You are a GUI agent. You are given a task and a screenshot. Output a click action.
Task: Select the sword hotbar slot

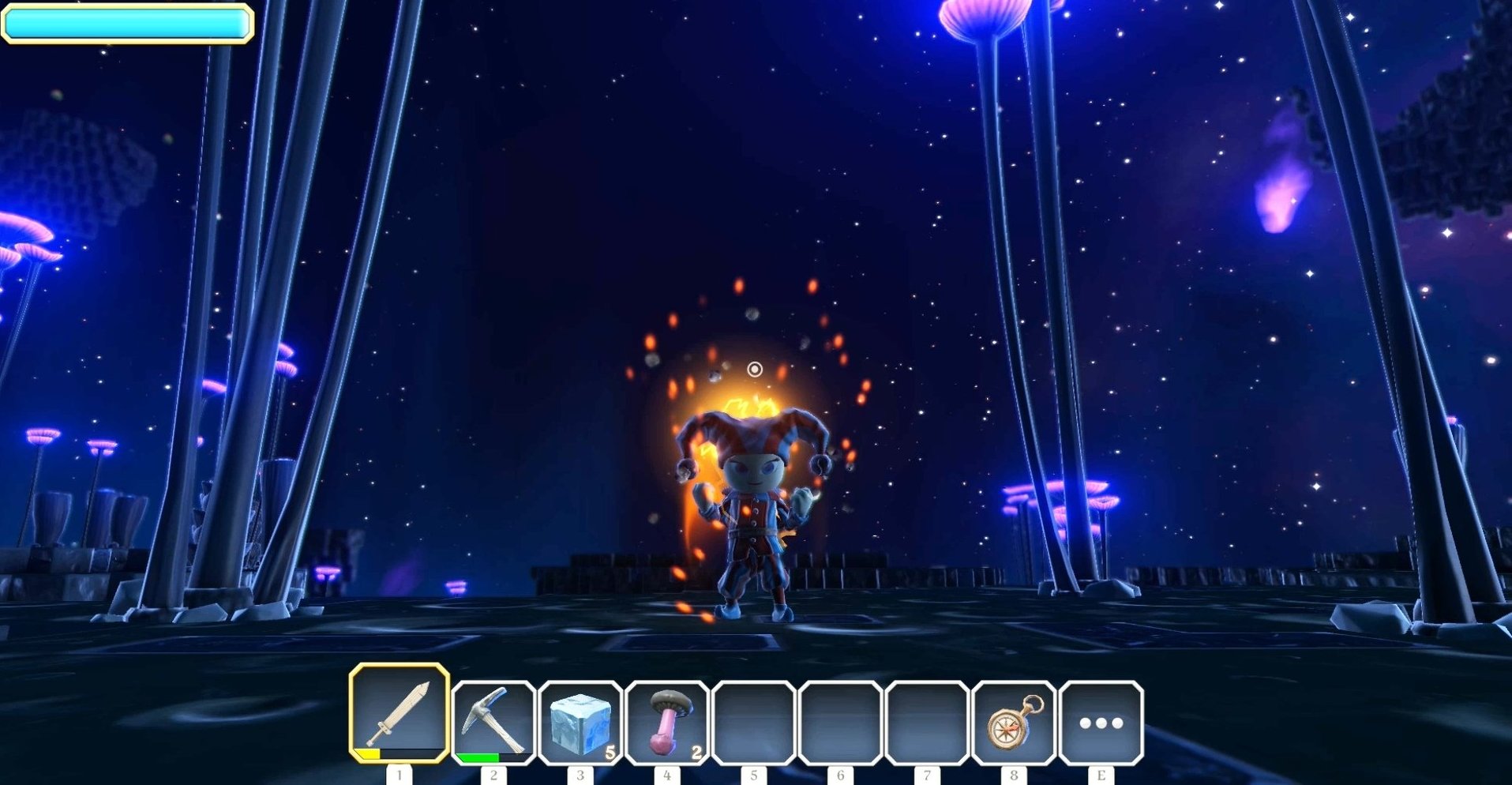click(400, 714)
